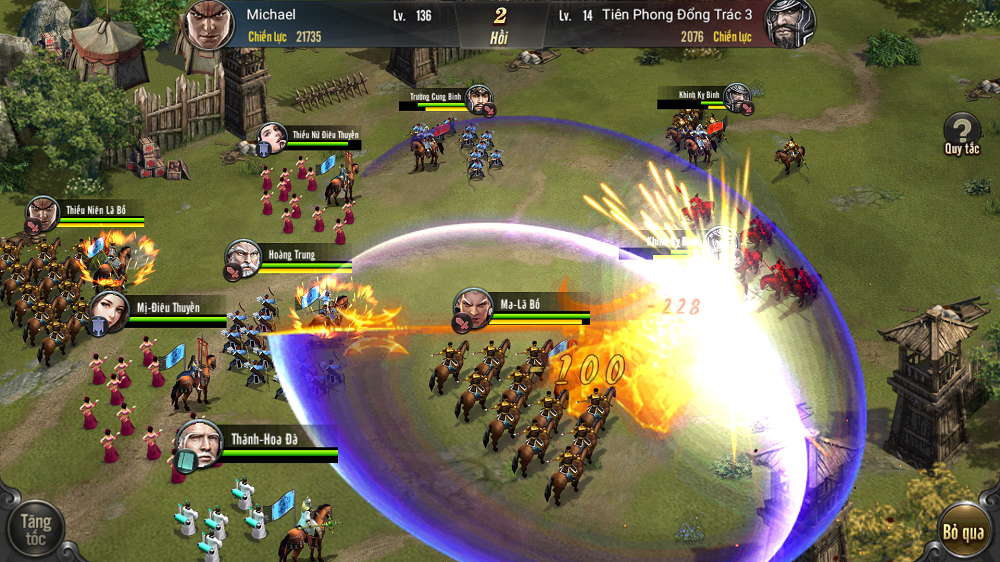Image resolution: width=1000 pixels, height=562 pixels.
Task: Select the Ma-Lã Bố hero portrait
Action: point(473,308)
